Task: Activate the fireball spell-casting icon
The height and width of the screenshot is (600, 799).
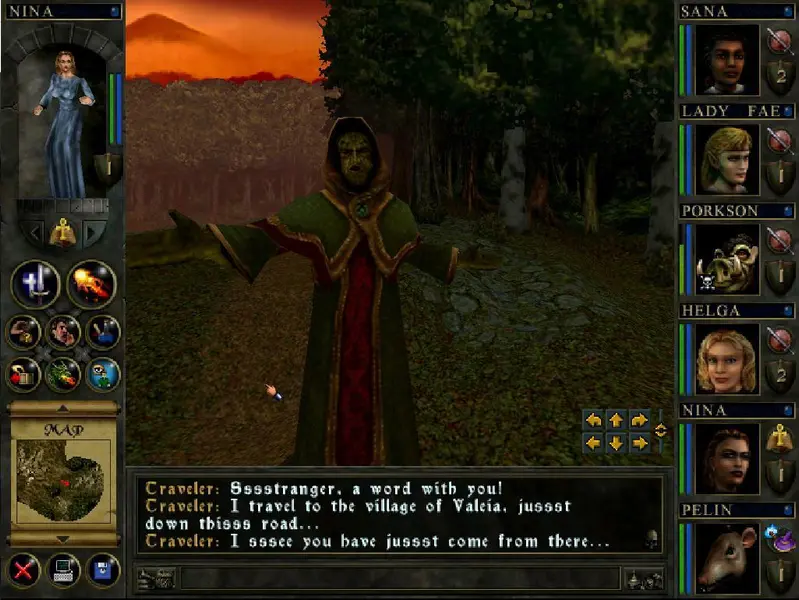Action: [91, 284]
